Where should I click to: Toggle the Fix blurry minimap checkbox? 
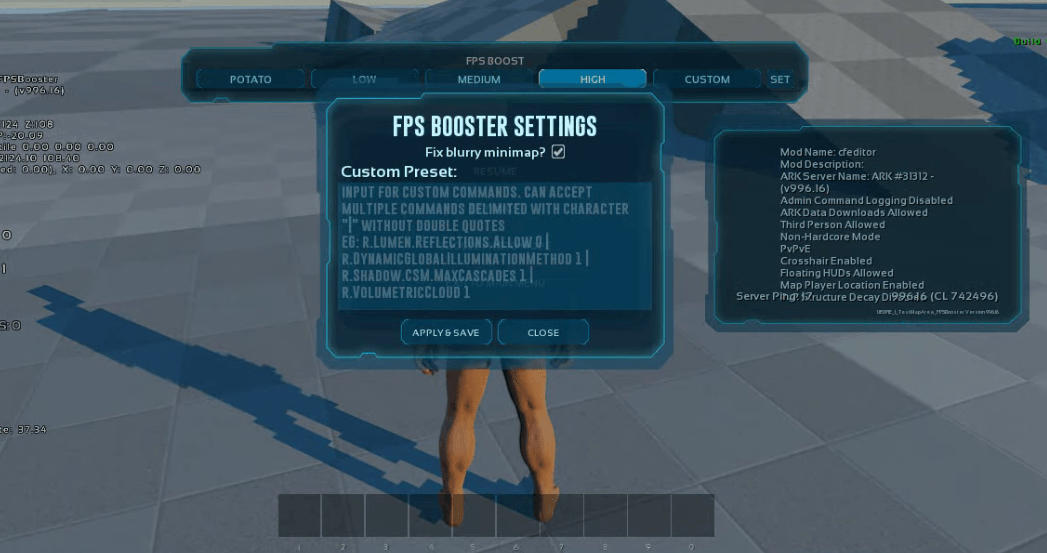(x=559, y=151)
